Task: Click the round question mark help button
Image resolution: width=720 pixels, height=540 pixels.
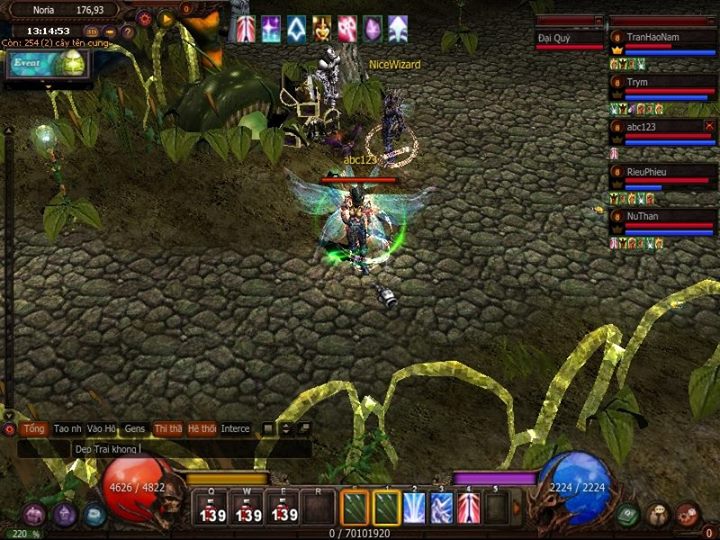Action: pos(128,31)
